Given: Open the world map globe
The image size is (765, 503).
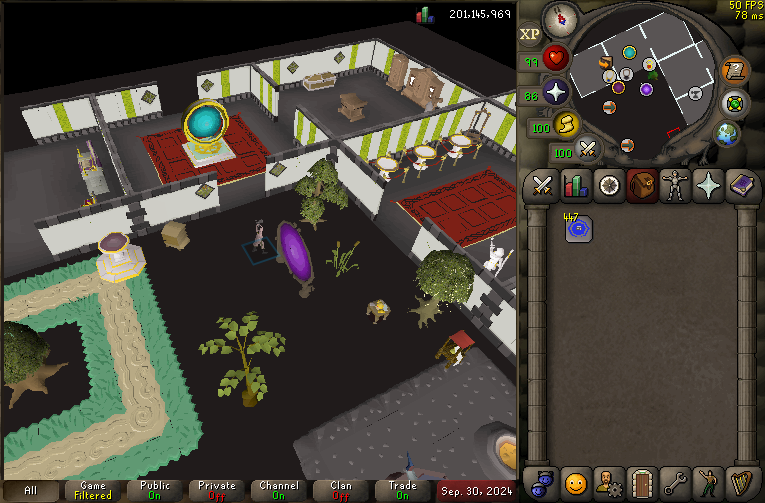Looking at the screenshot, I should 727,134.
